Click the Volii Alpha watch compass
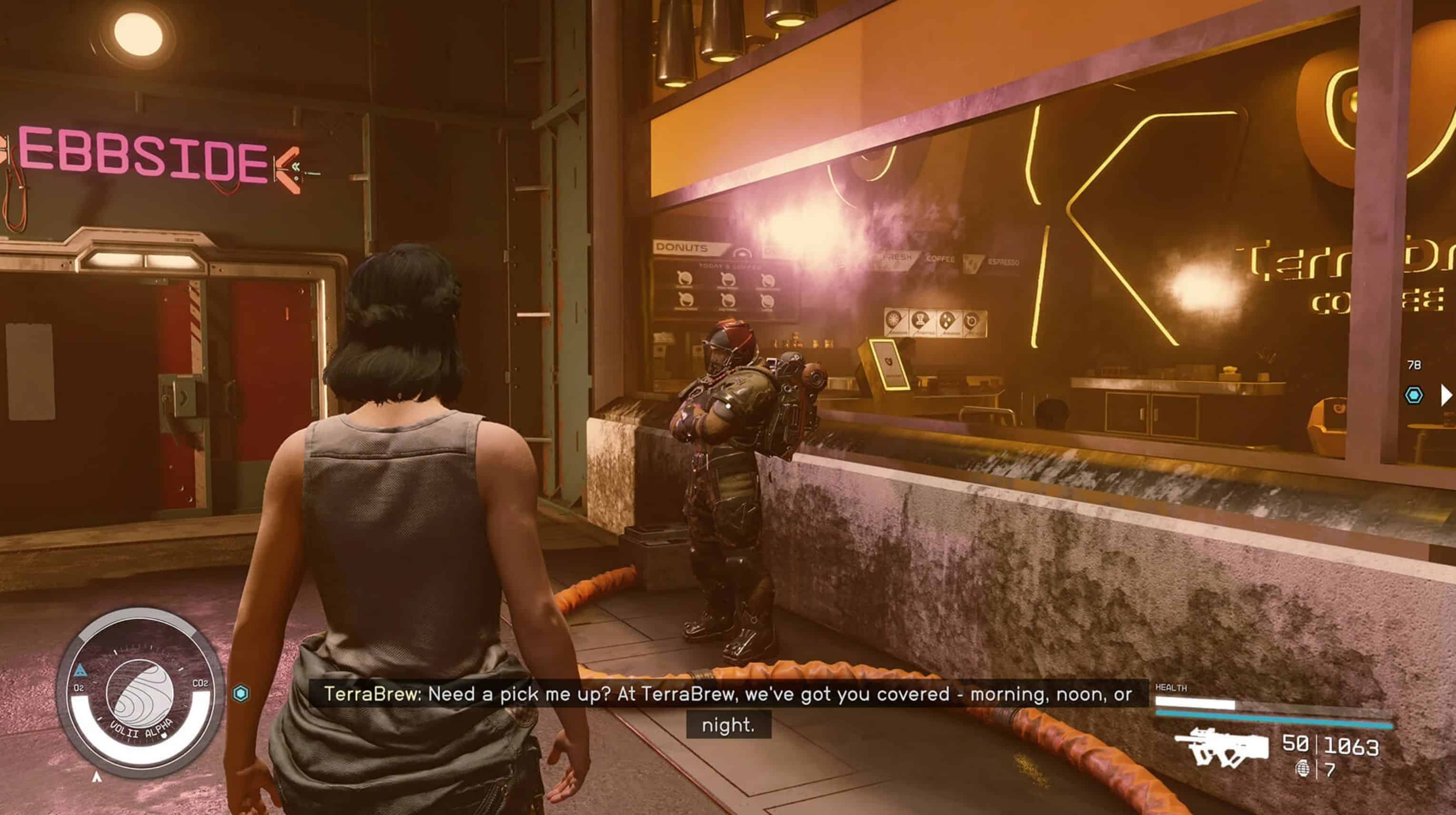This screenshot has width=1456, height=815. tap(140, 695)
